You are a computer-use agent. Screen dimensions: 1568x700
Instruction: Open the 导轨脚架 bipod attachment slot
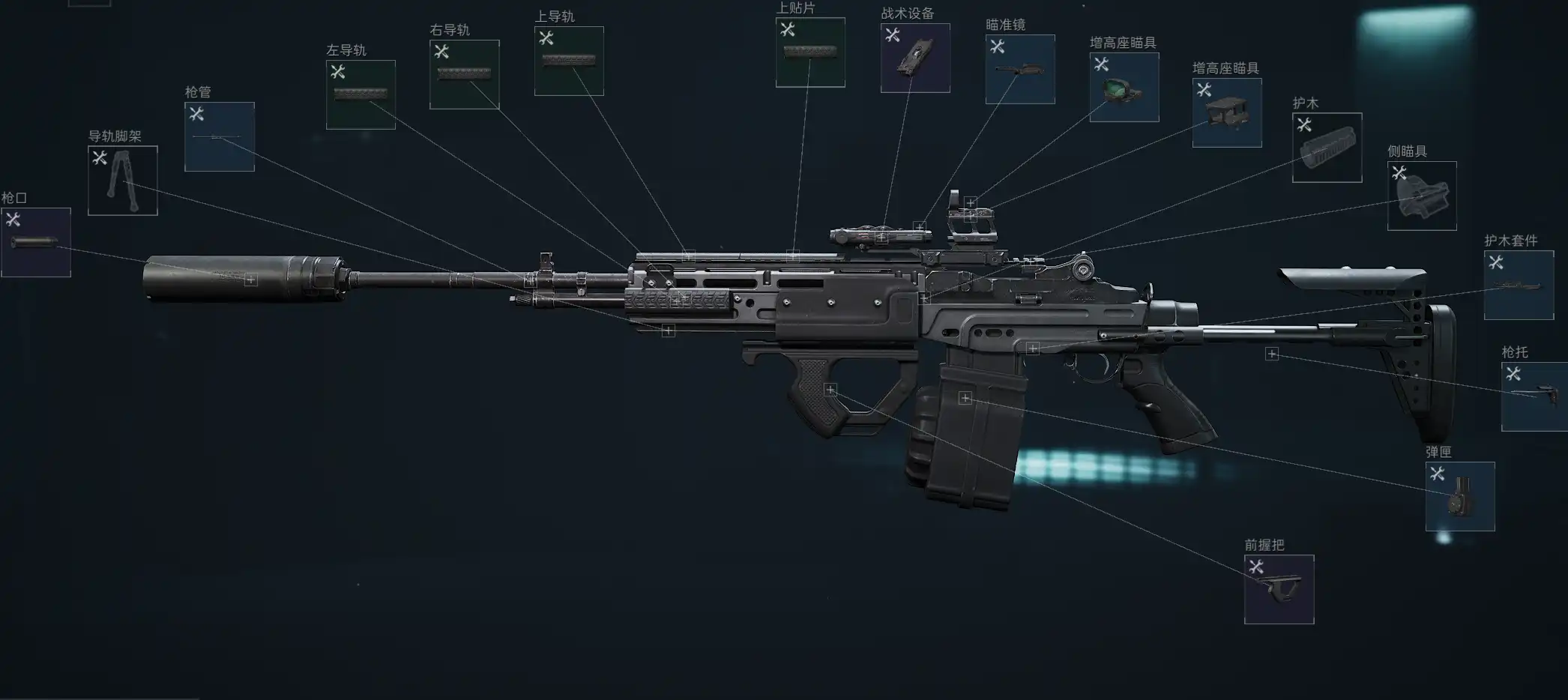(x=123, y=181)
